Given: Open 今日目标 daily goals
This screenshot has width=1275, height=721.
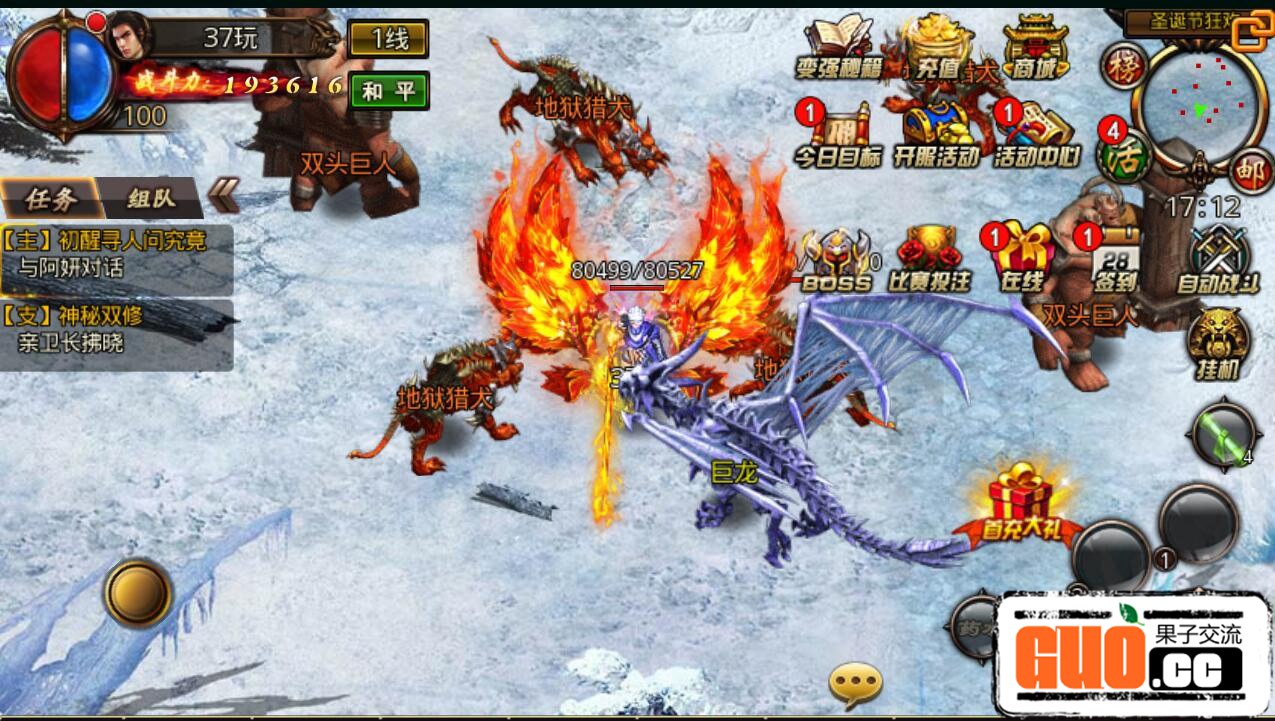Looking at the screenshot, I should 838,135.
